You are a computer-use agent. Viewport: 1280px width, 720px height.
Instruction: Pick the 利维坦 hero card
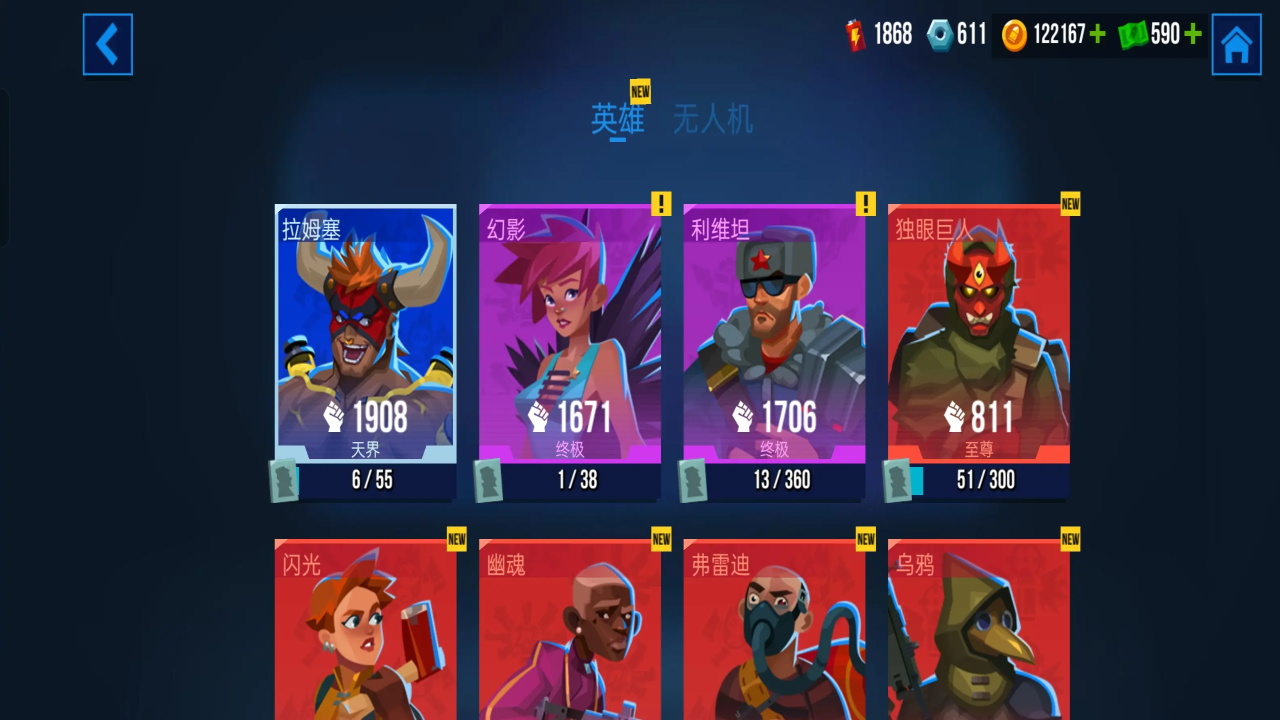[x=774, y=334]
